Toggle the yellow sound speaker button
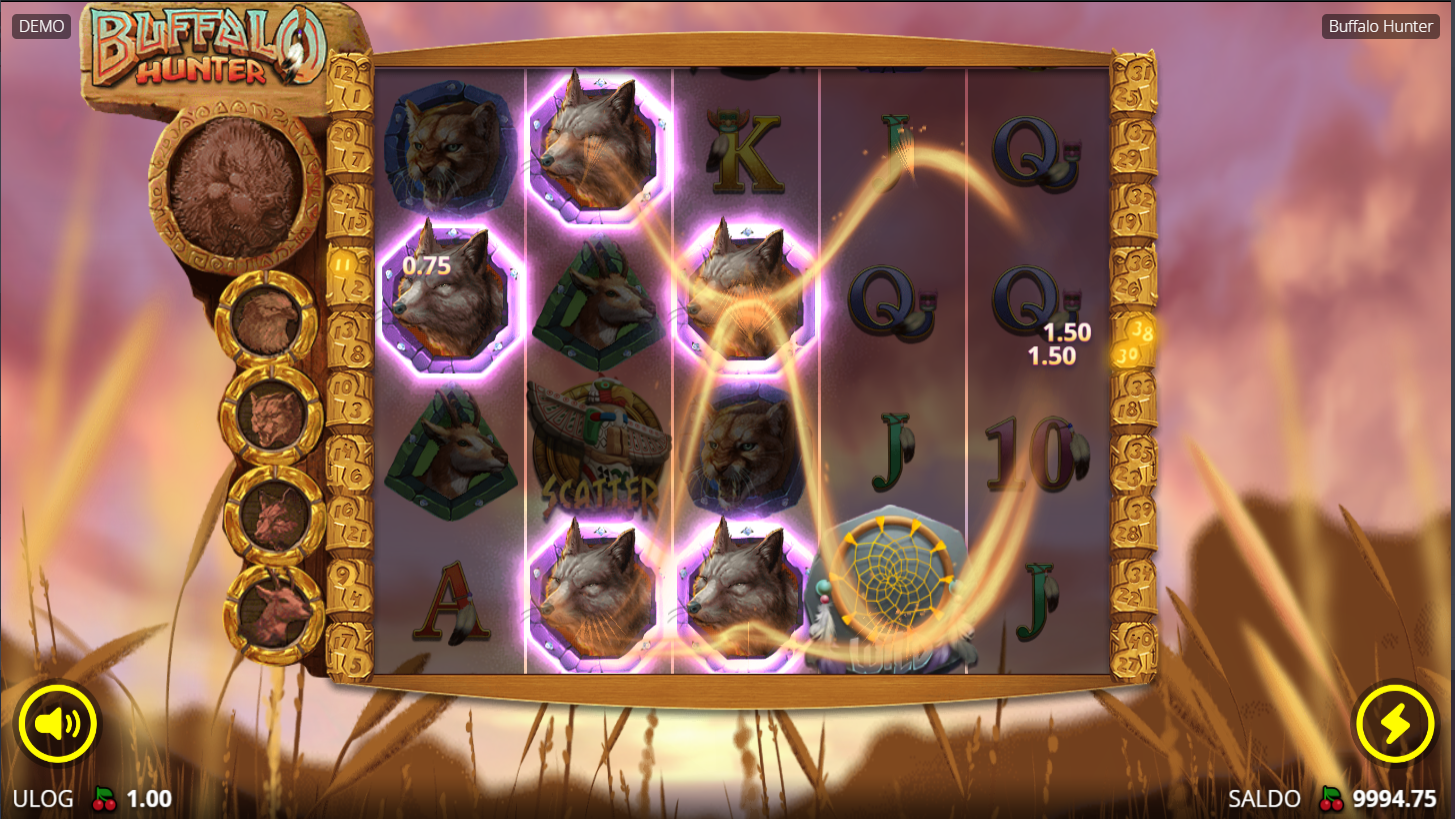 (57, 724)
